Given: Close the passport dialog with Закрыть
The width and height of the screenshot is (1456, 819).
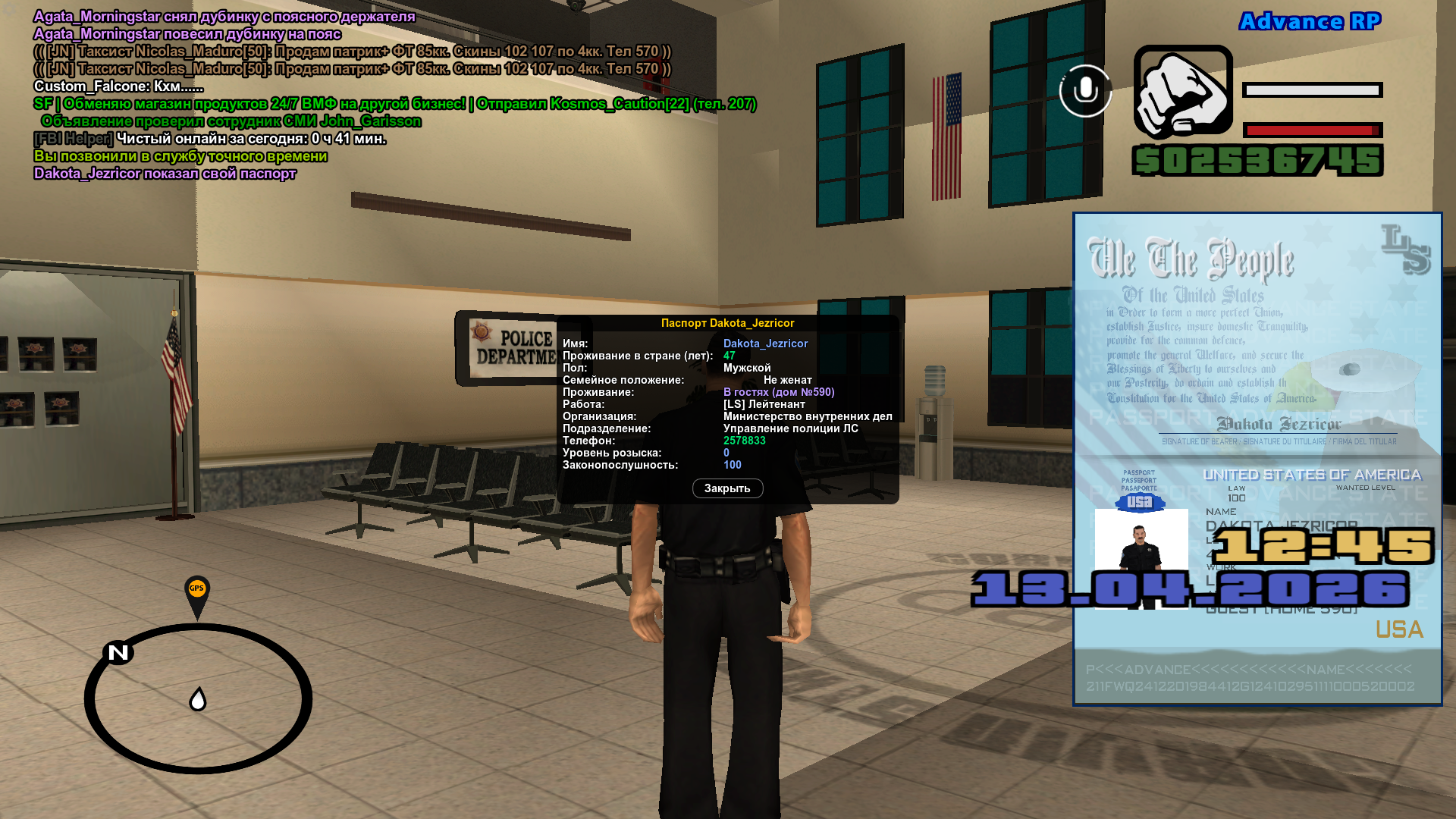Looking at the screenshot, I should point(727,488).
